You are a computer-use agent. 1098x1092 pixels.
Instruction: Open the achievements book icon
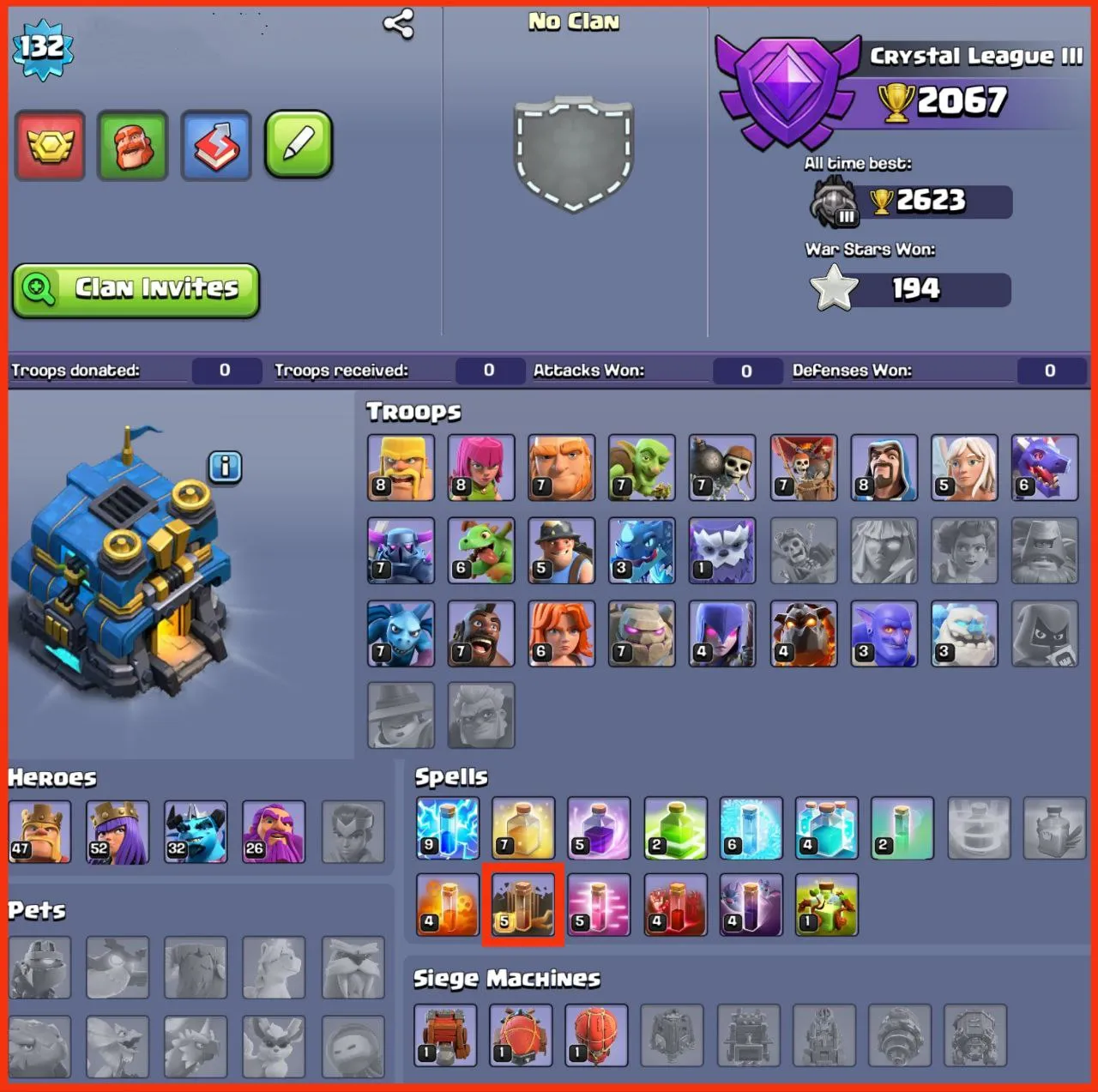pos(216,146)
